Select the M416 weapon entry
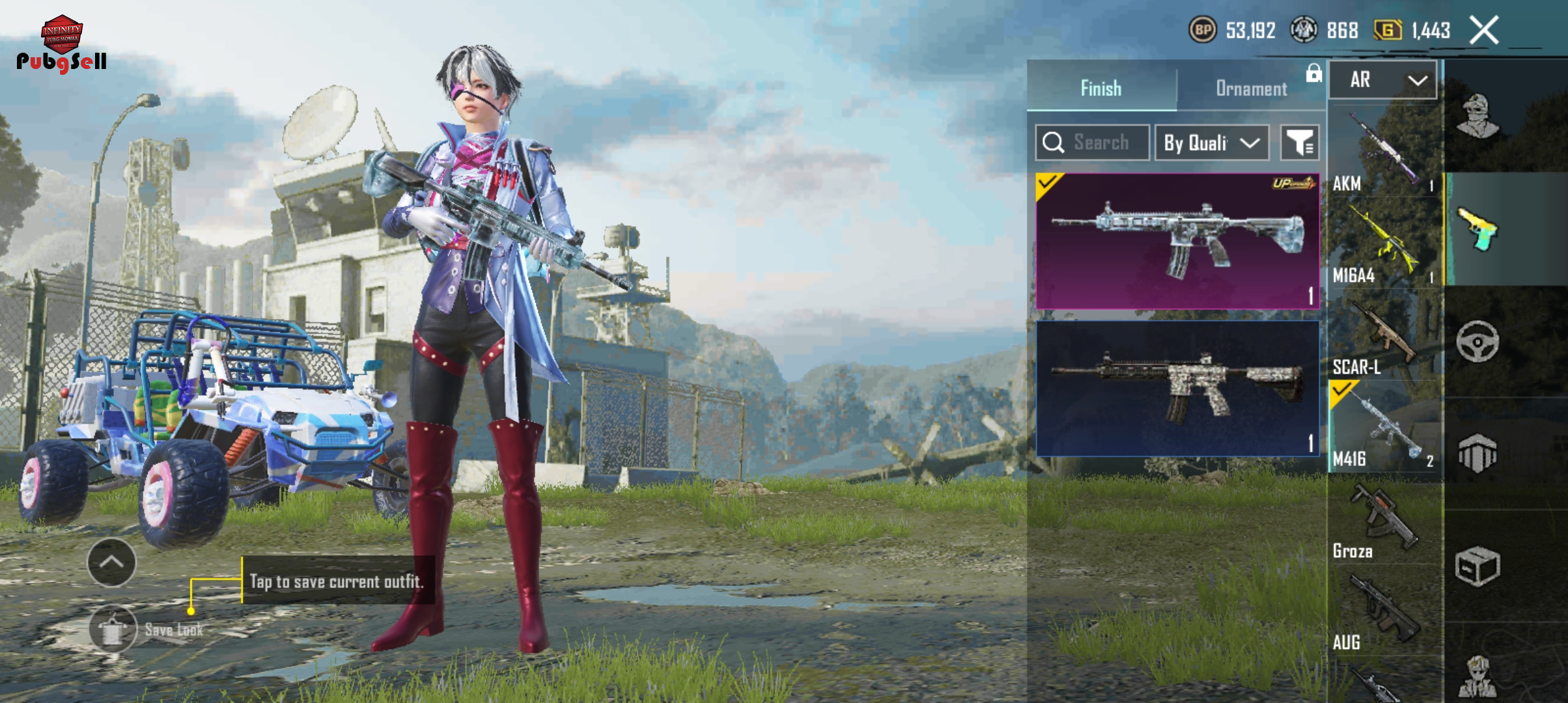The width and height of the screenshot is (1568, 703). tap(1384, 428)
